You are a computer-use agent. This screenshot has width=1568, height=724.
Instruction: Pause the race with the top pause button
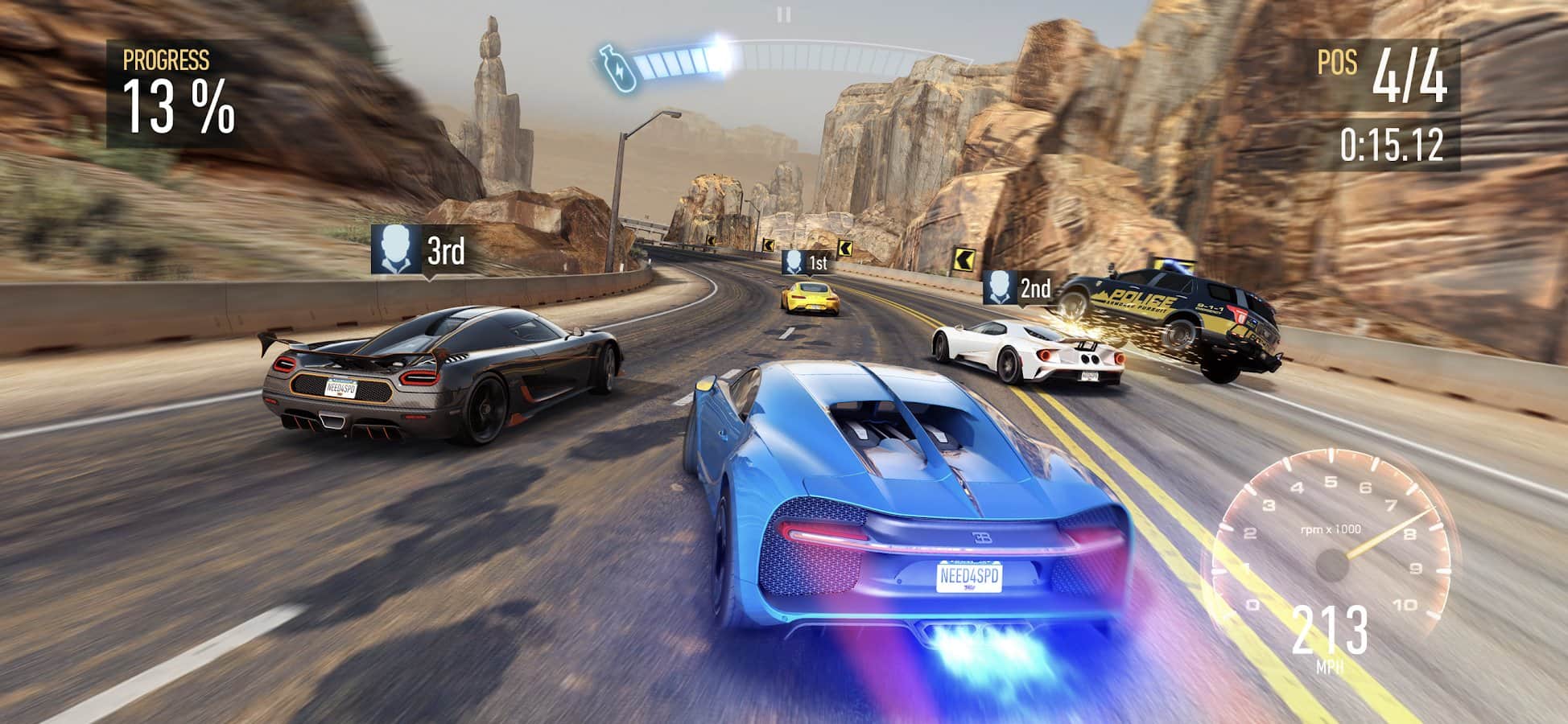783,14
